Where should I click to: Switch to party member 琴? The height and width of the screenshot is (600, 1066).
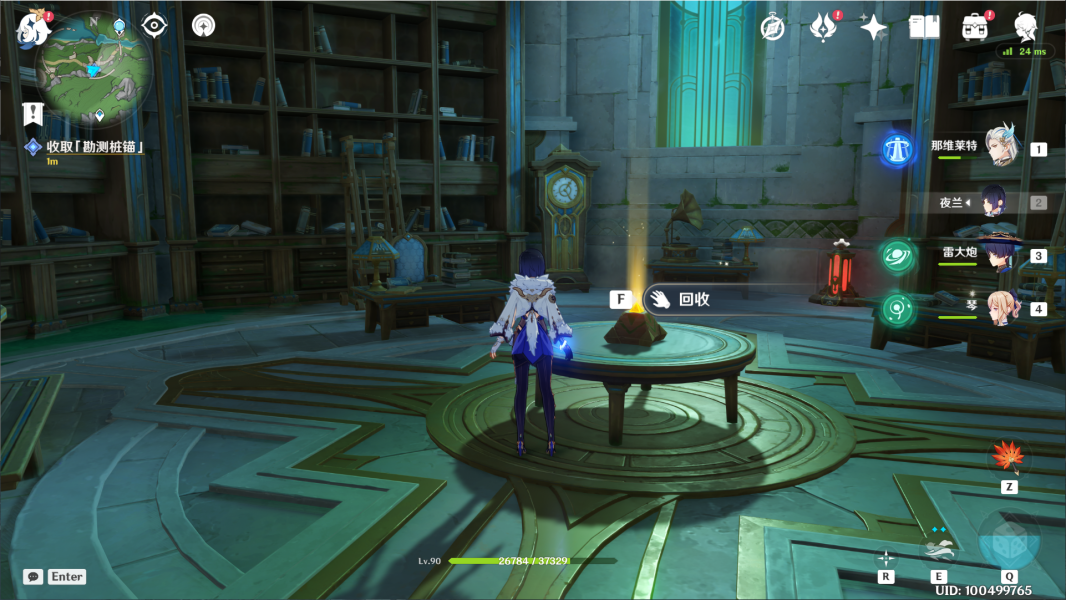998,308
